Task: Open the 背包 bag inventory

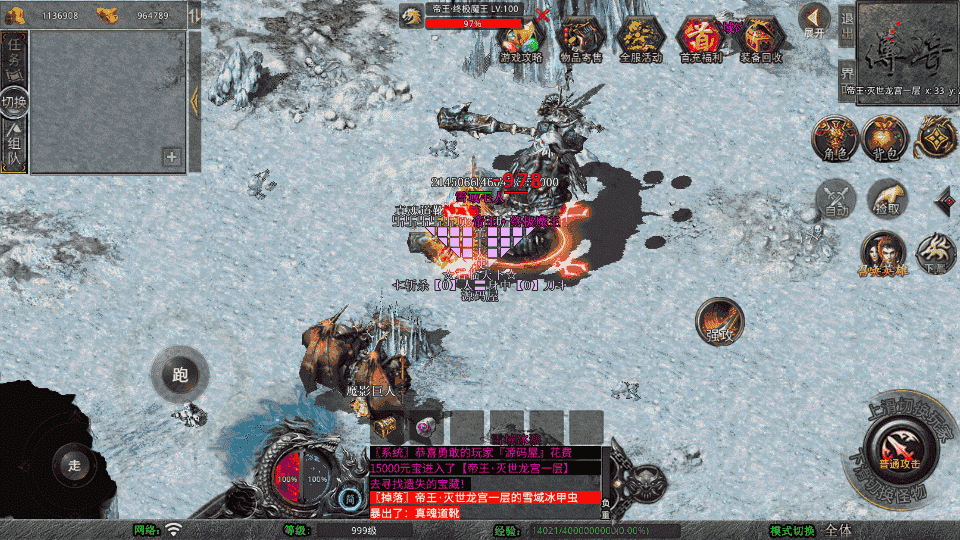Action: click(x=884, y=138)
